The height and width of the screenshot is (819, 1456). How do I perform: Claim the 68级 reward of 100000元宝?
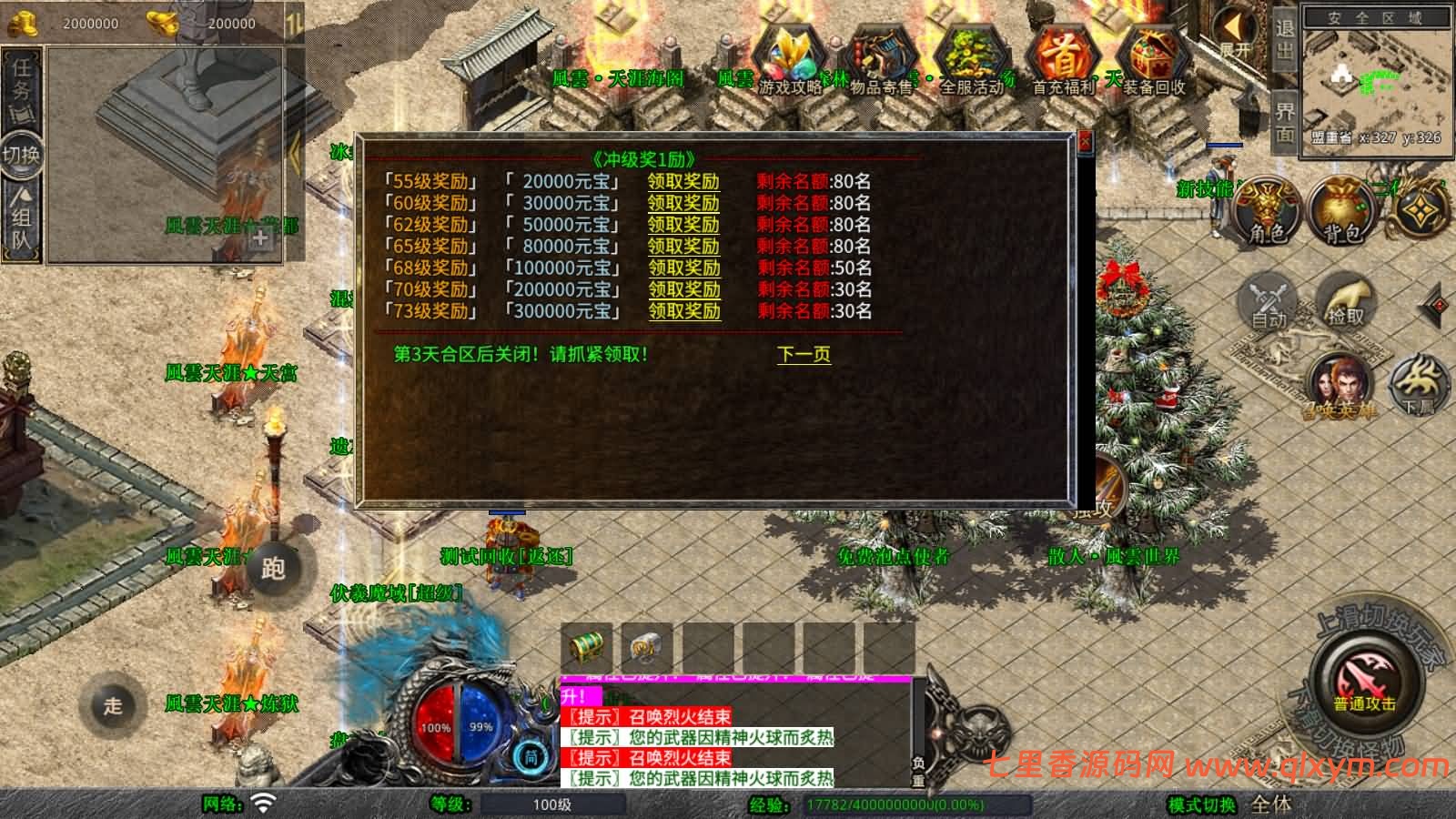683,268
